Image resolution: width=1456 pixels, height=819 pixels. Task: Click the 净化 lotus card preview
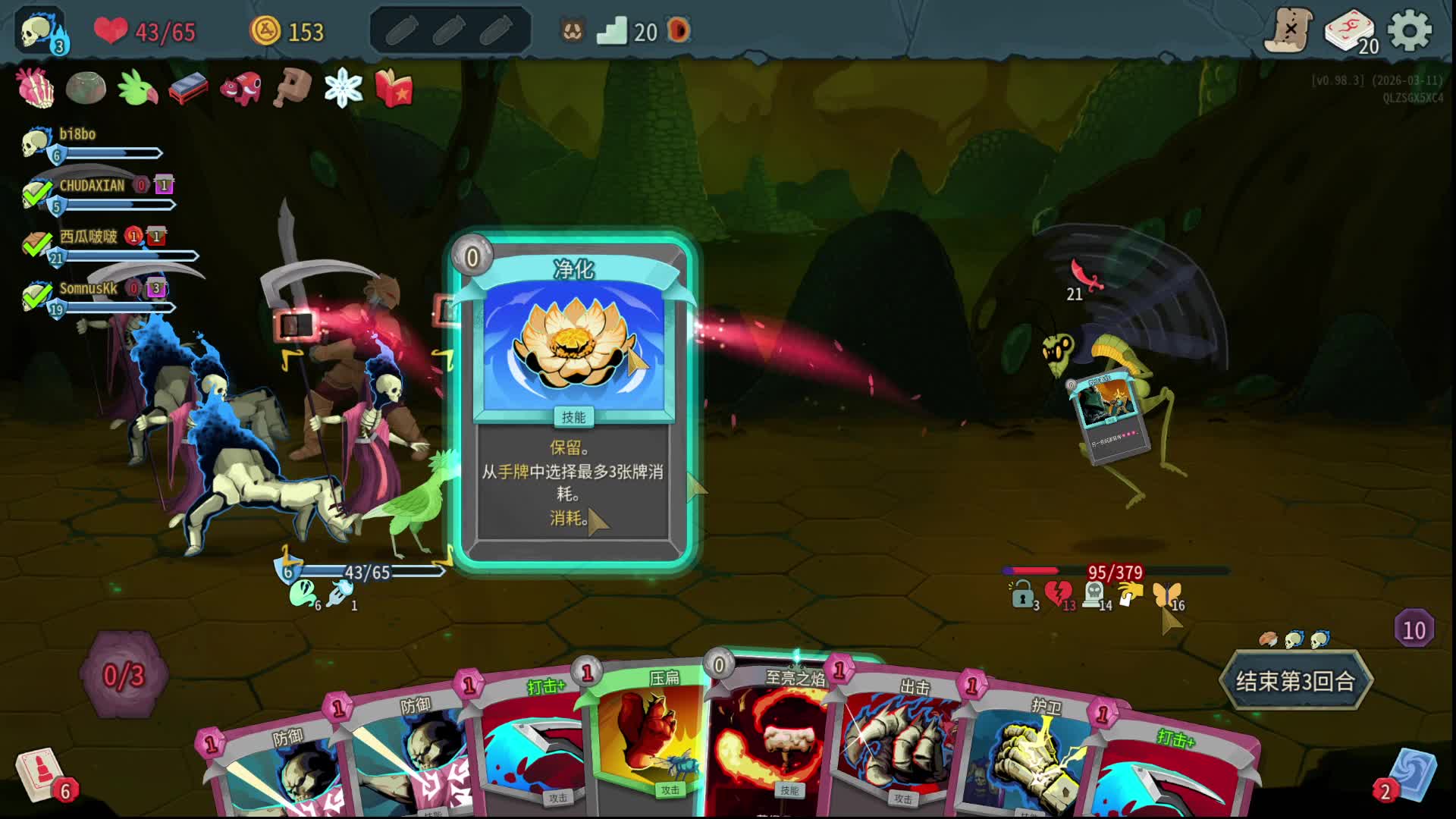[573, 398]
